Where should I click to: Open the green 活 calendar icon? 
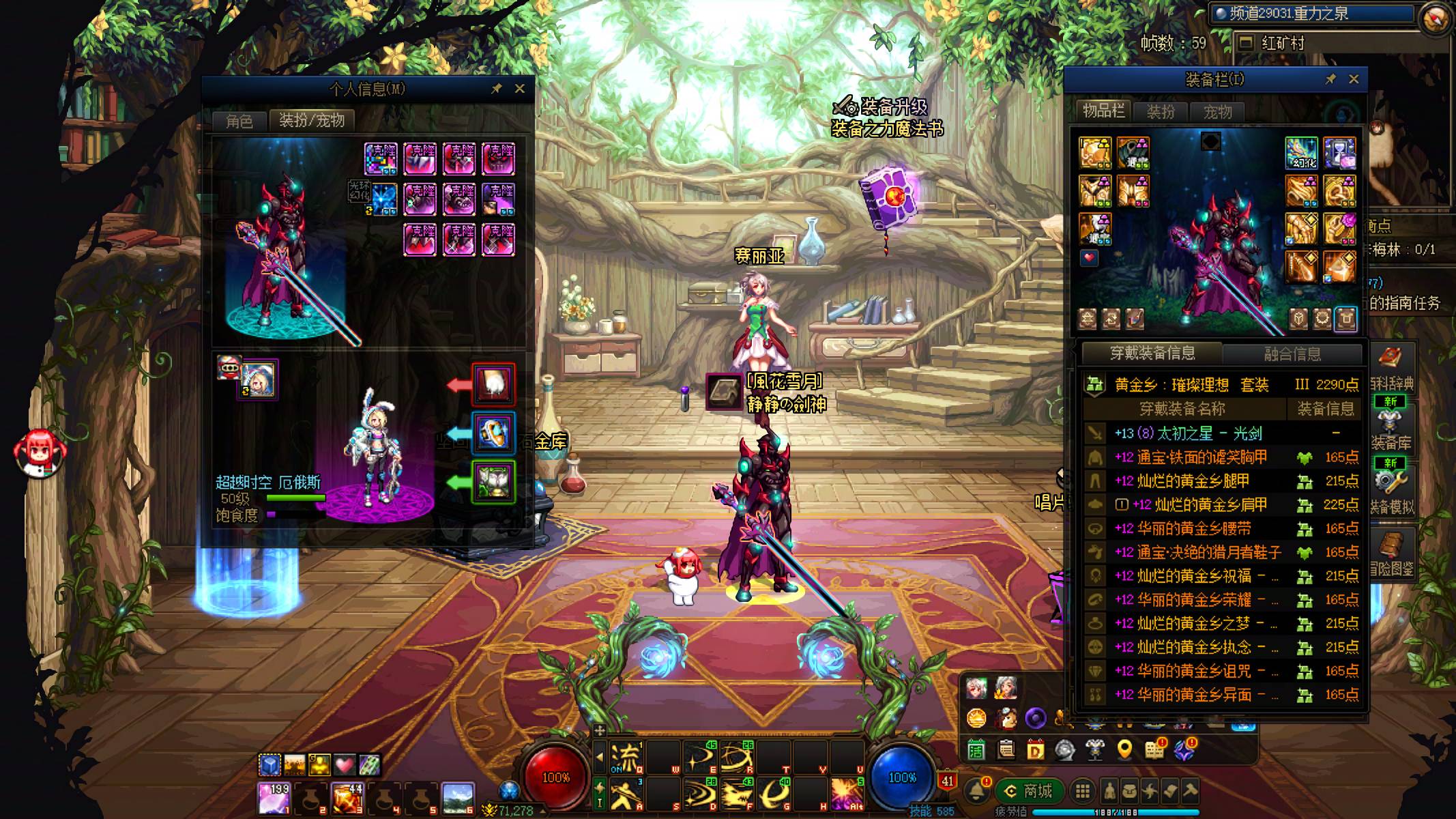coord(976,749)
